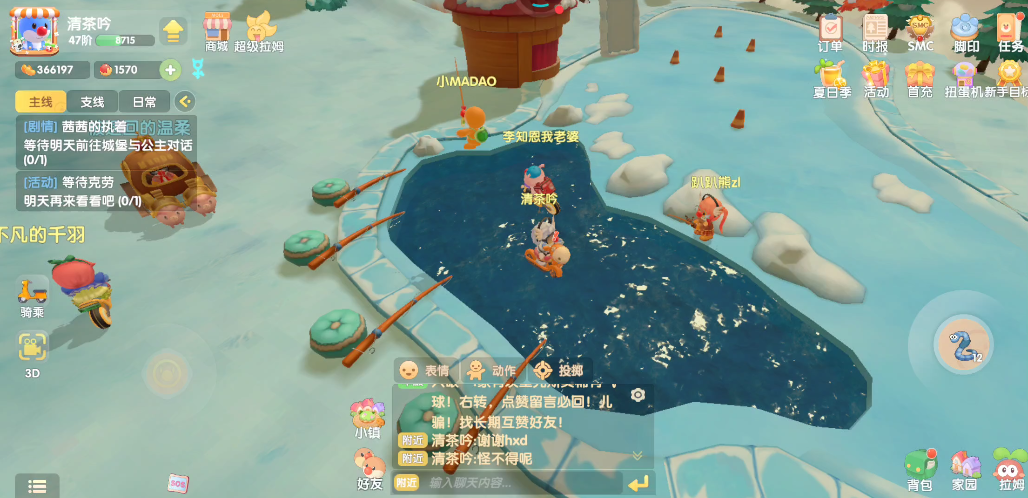1028x498 pixels.
Task: Open the 超级拉姆 menu
Action: 260,30
